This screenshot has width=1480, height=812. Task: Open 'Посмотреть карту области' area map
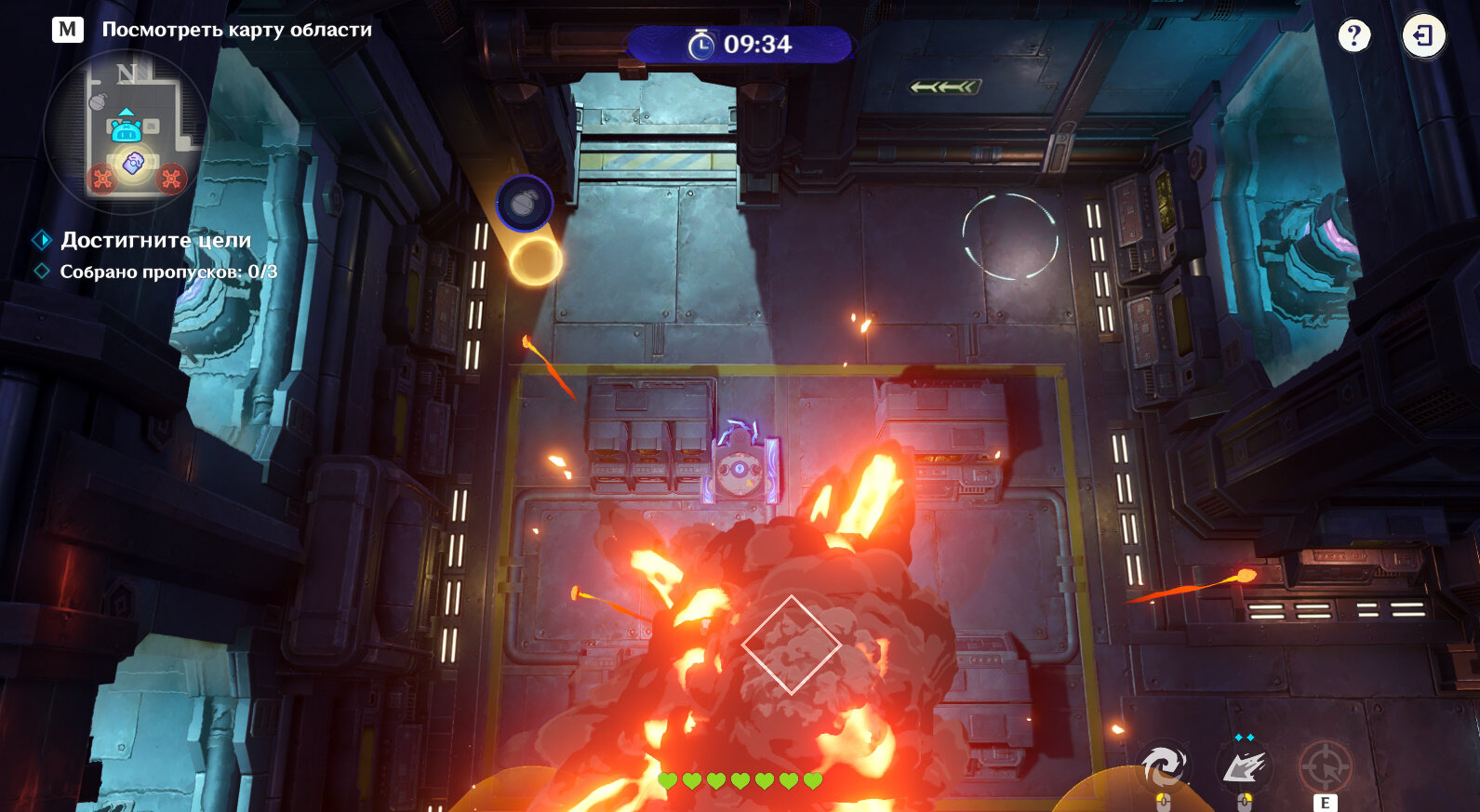tap(236, 30)
